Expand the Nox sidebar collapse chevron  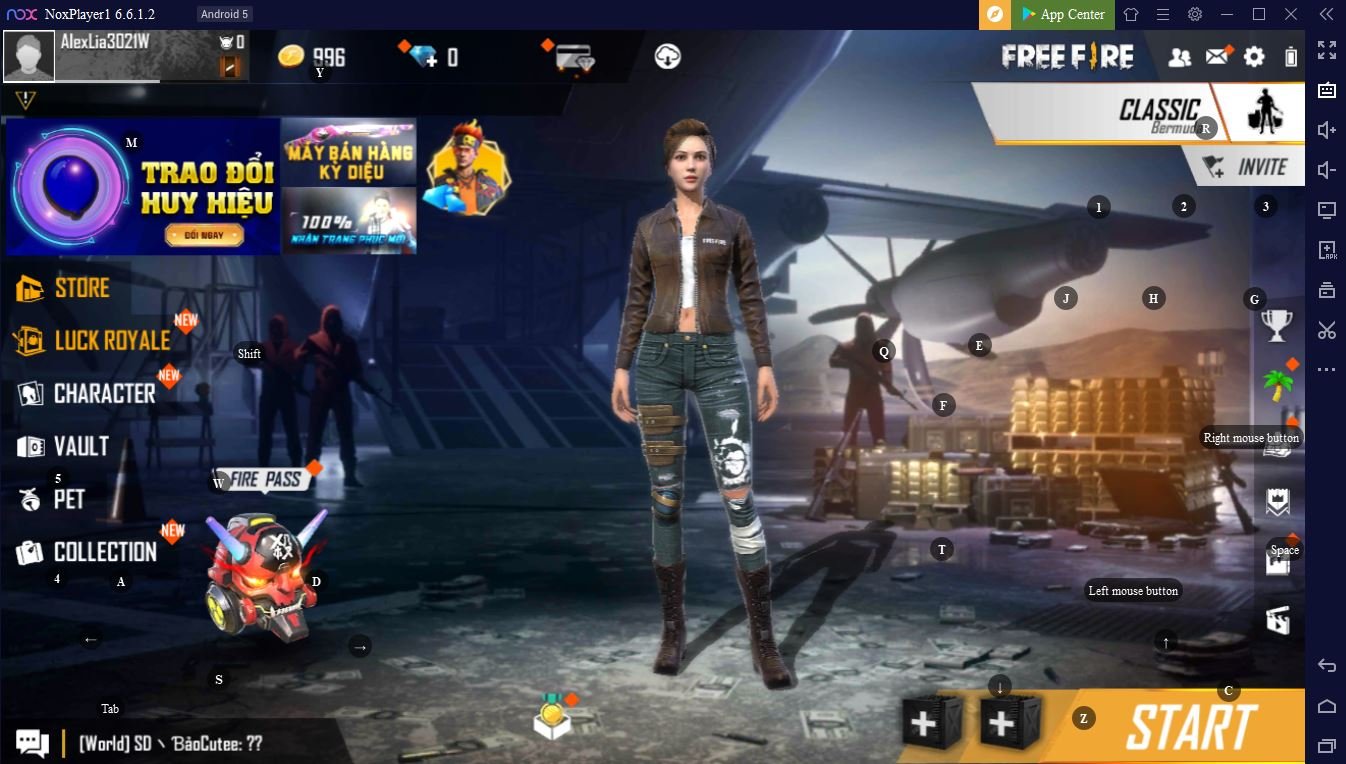pyautogui.click(x=1327, y=15)
